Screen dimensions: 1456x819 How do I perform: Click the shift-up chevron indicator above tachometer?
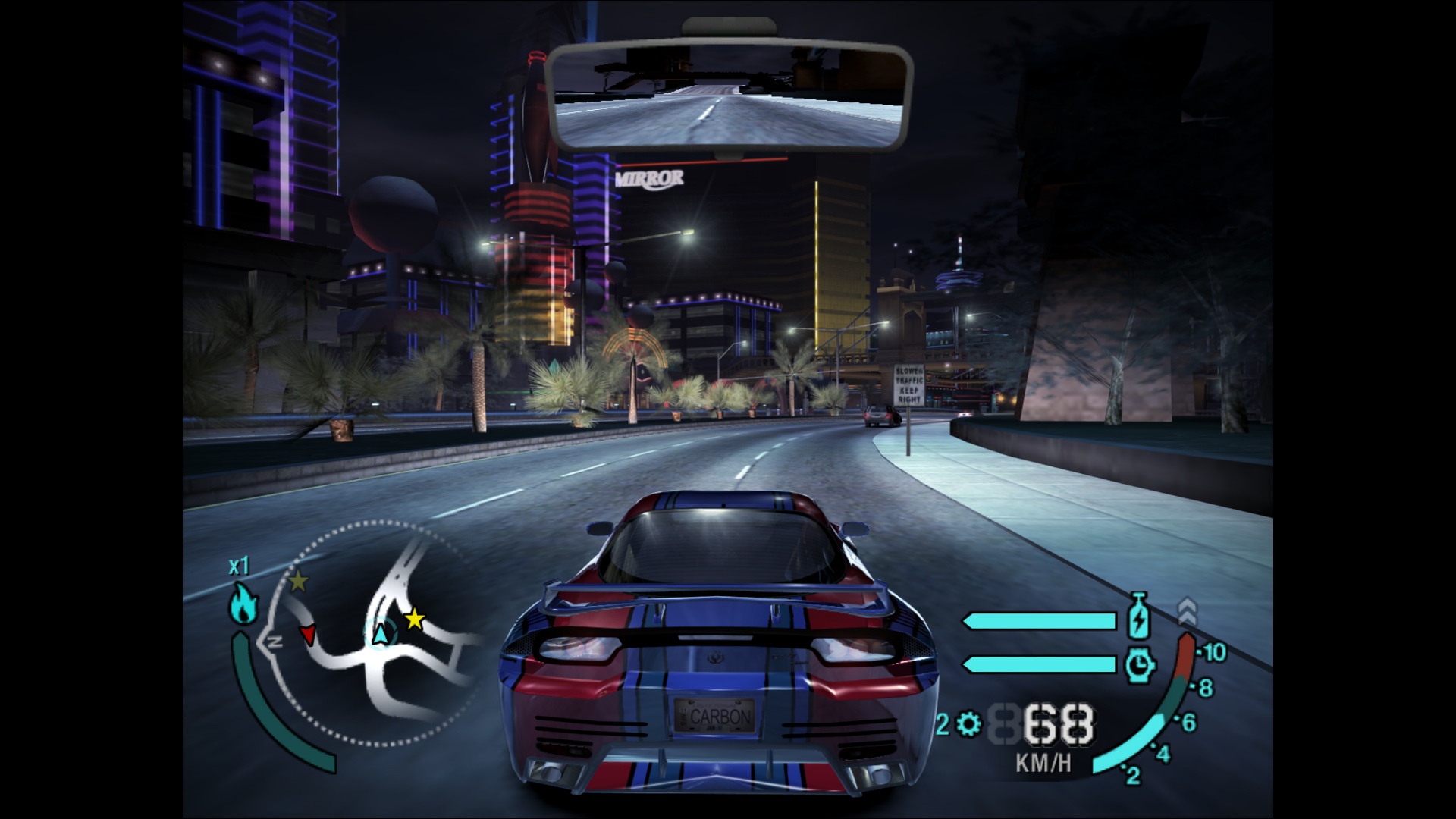[1187, 611]
